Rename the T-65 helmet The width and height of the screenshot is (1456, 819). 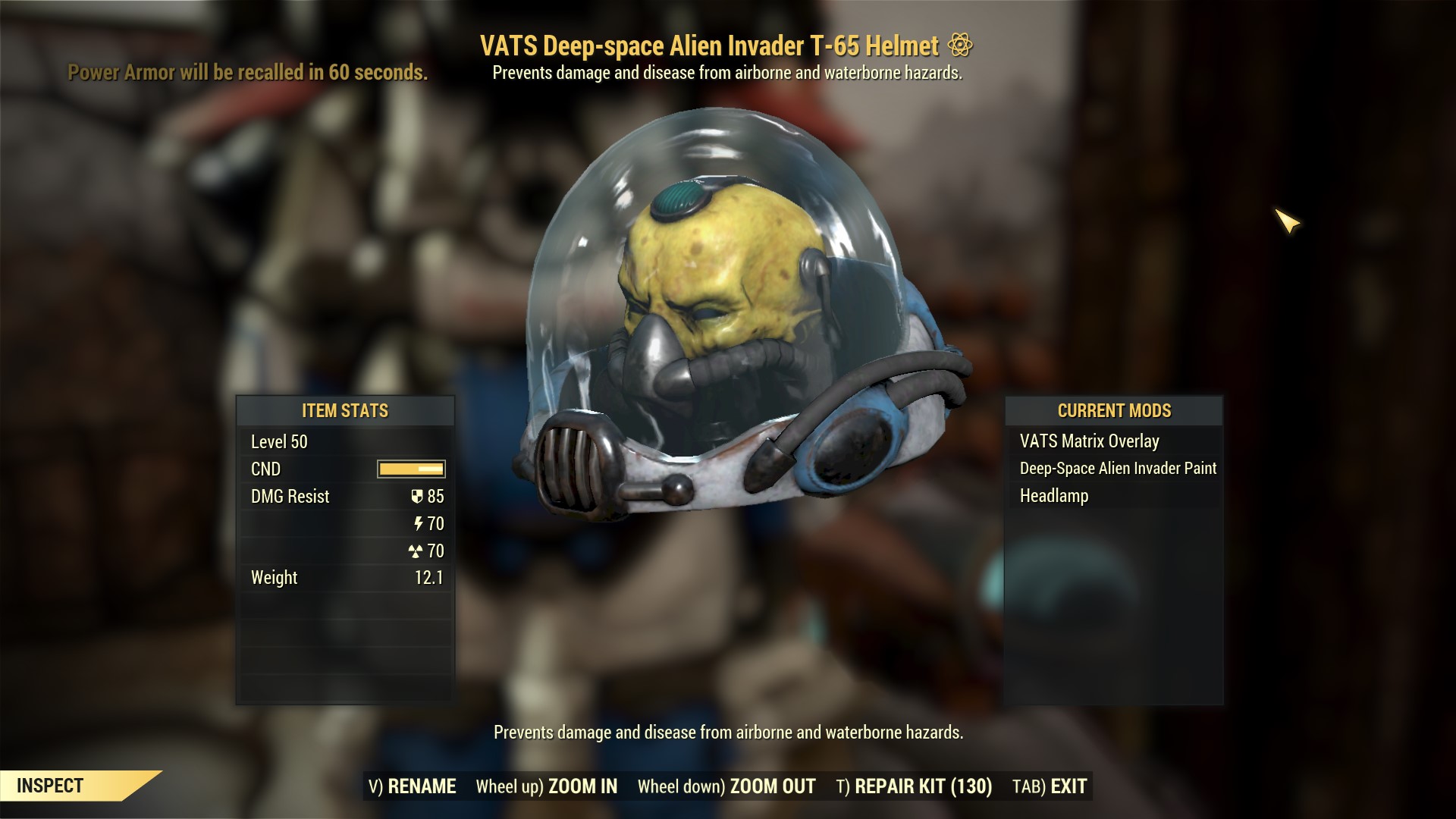pyautogui.click(x=413, y=786)
